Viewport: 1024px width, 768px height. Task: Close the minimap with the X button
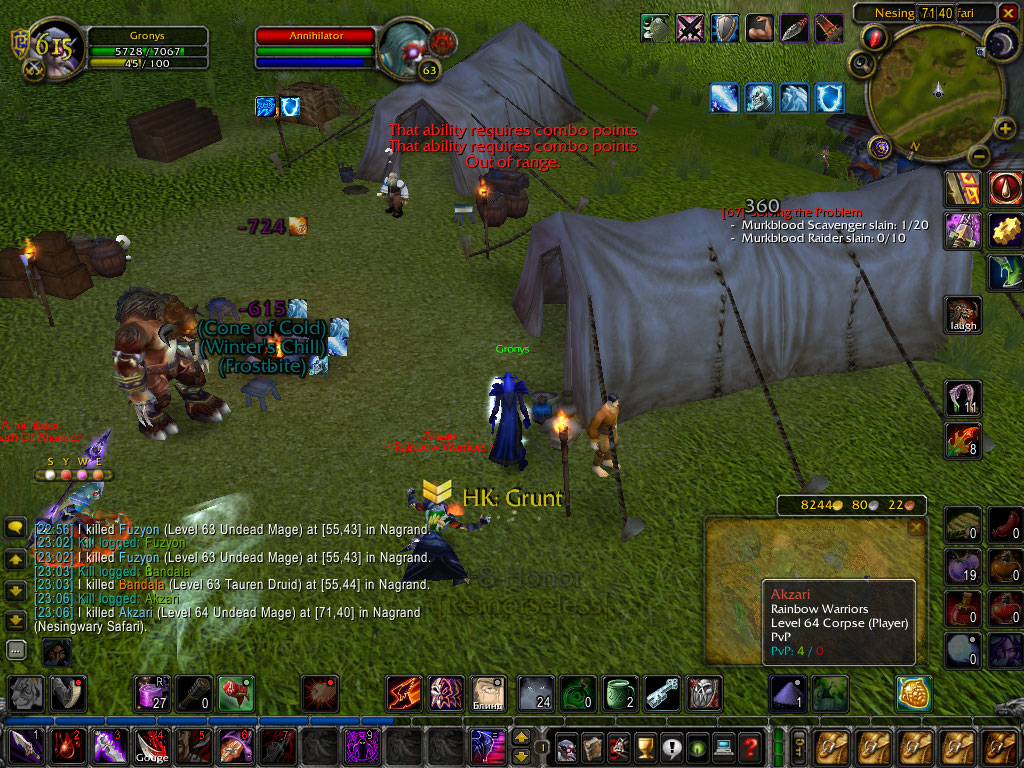(x=1008, y=12)
